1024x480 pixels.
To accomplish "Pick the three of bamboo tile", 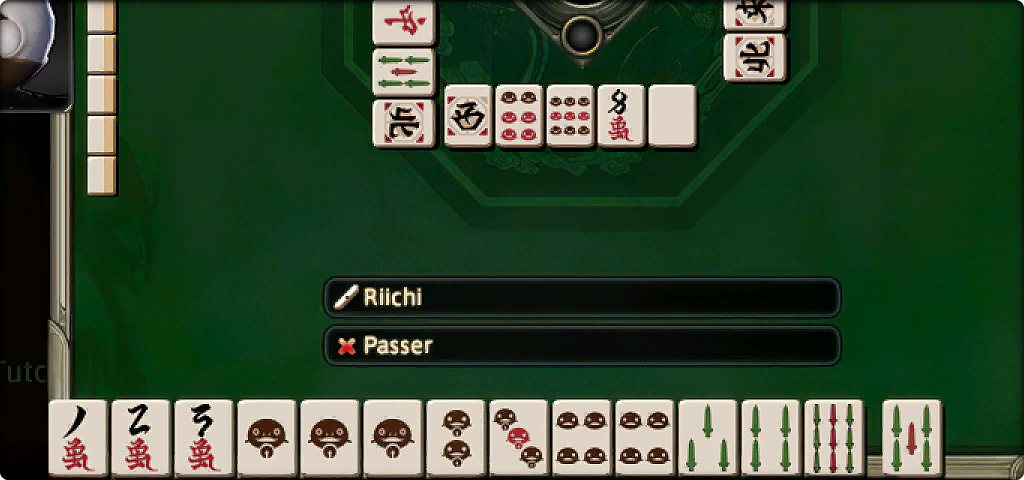I will point(708,438).
